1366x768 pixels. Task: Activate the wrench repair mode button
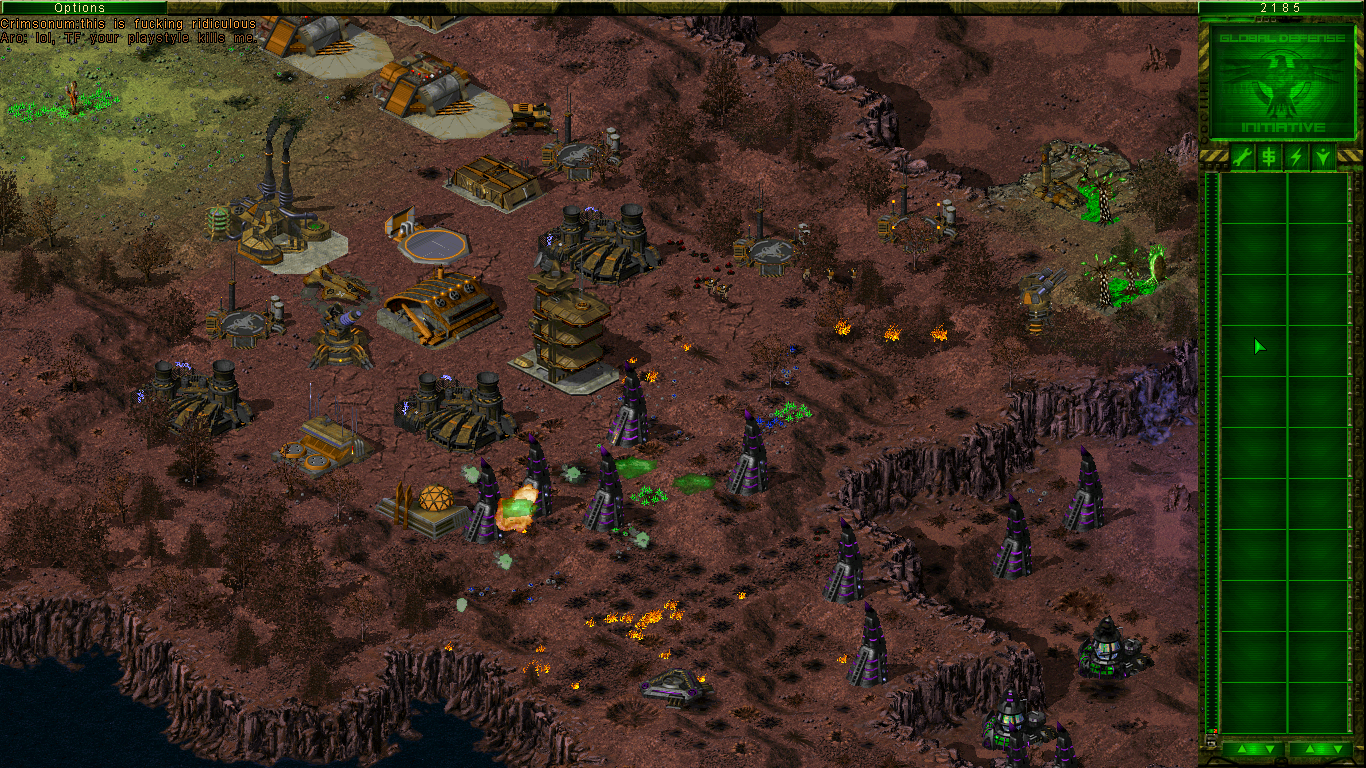click(1241, 156)
